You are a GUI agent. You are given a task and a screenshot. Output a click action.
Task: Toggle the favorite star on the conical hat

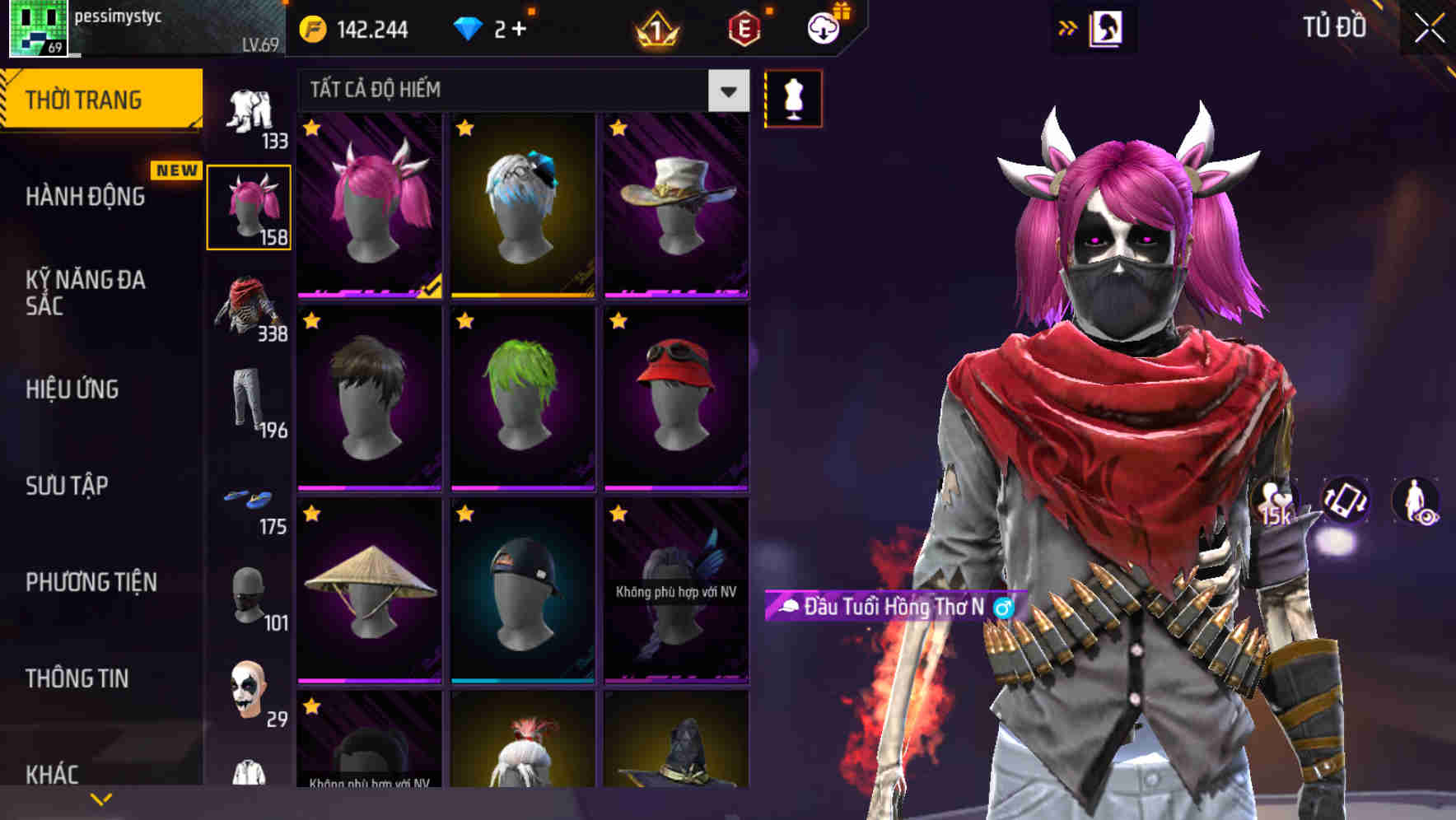[312, 514]
